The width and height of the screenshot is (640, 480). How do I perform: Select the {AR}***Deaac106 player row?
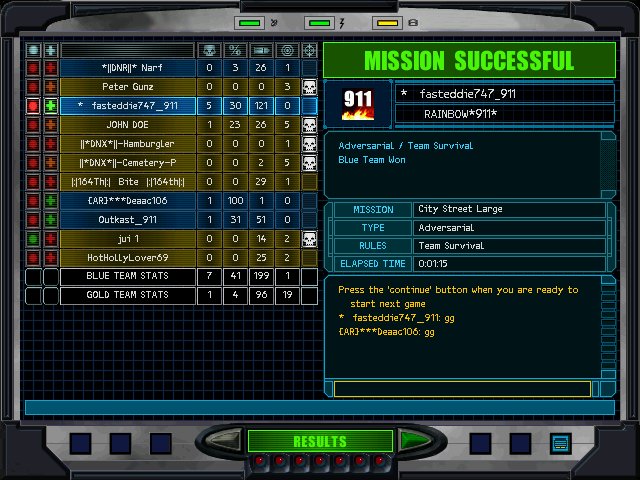pyautogui.click(x=127, y=200)
